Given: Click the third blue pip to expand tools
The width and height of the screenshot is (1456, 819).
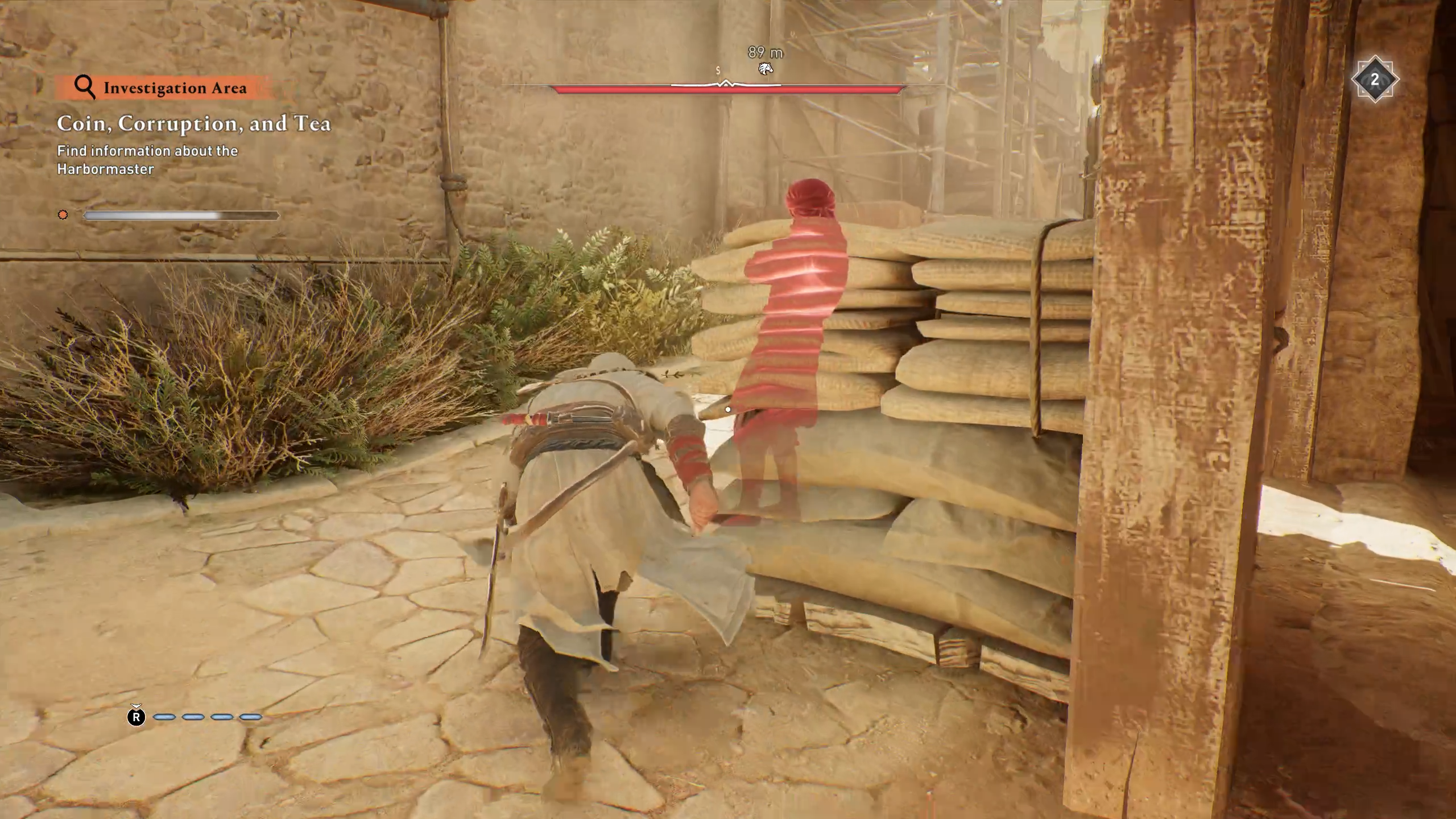Looking at the screenshot, I should point(222,718).
